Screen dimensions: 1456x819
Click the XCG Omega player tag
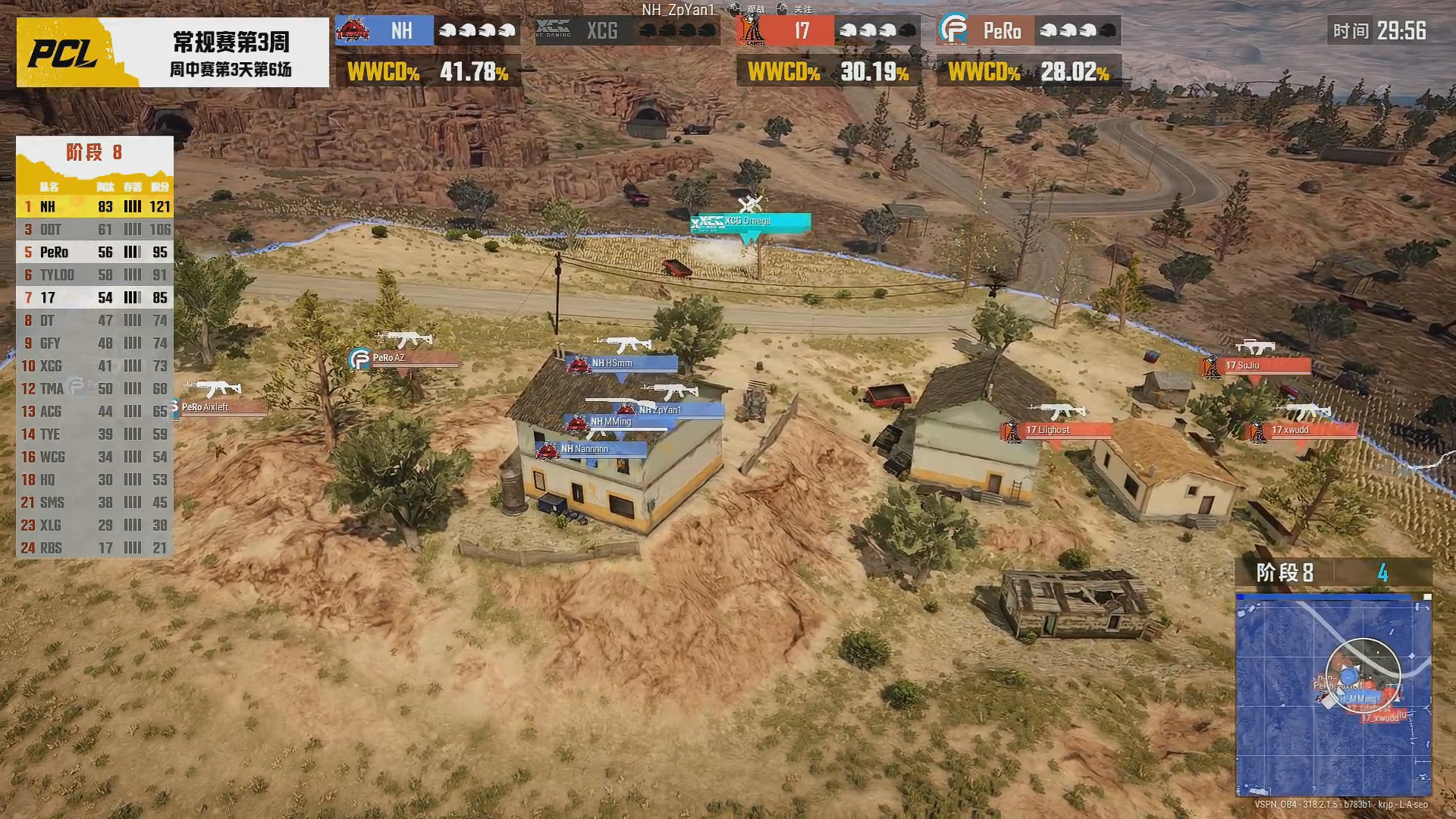pyautogui.click(x=750, y=221)
